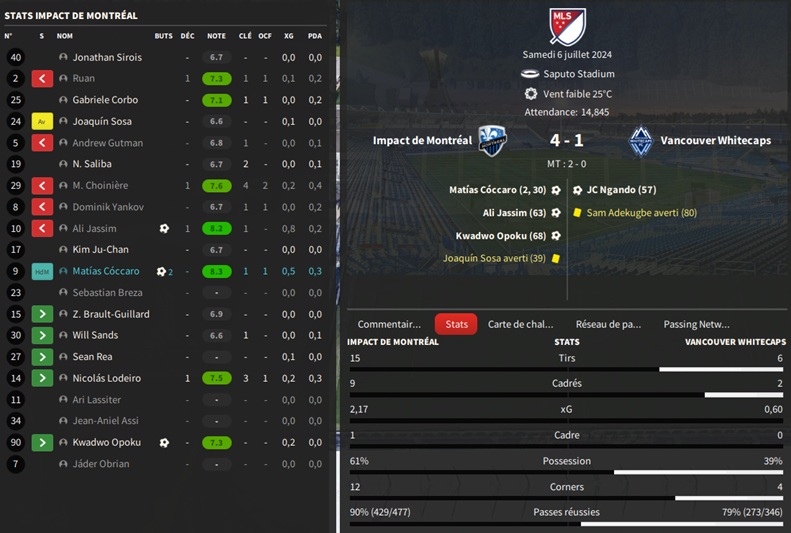Open Jonathan Sirois player row
Image resolution: width=791 pixels, height=533 pixels.
107,57
